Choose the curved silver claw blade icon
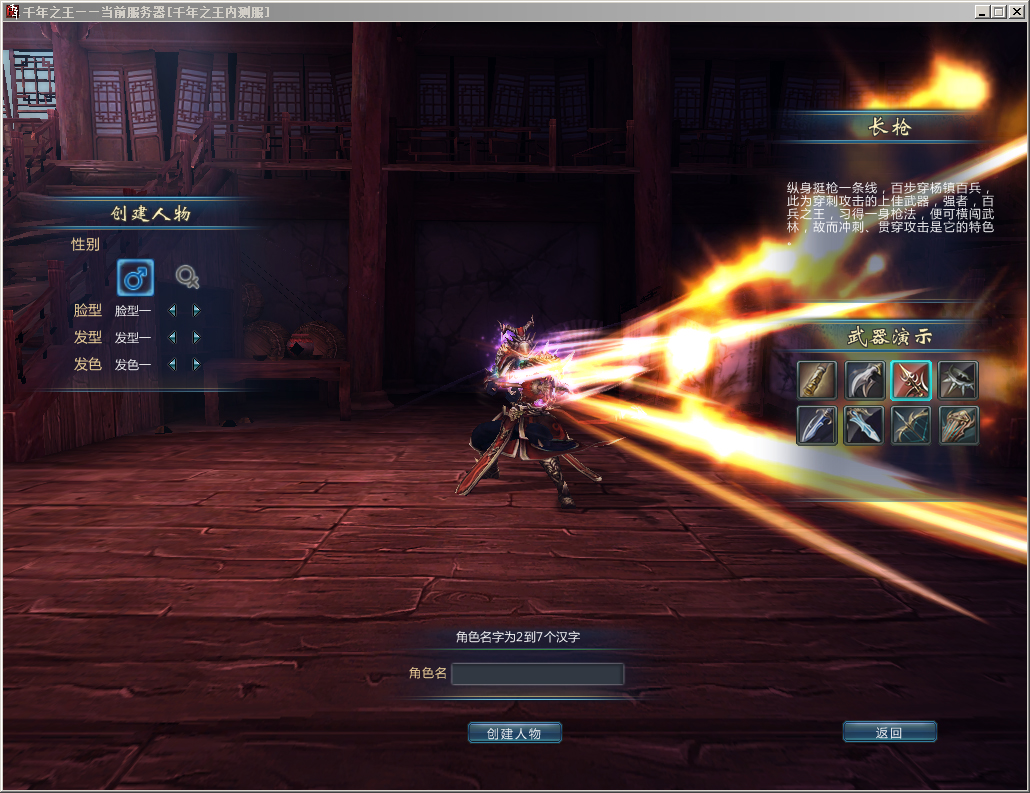 864,380
